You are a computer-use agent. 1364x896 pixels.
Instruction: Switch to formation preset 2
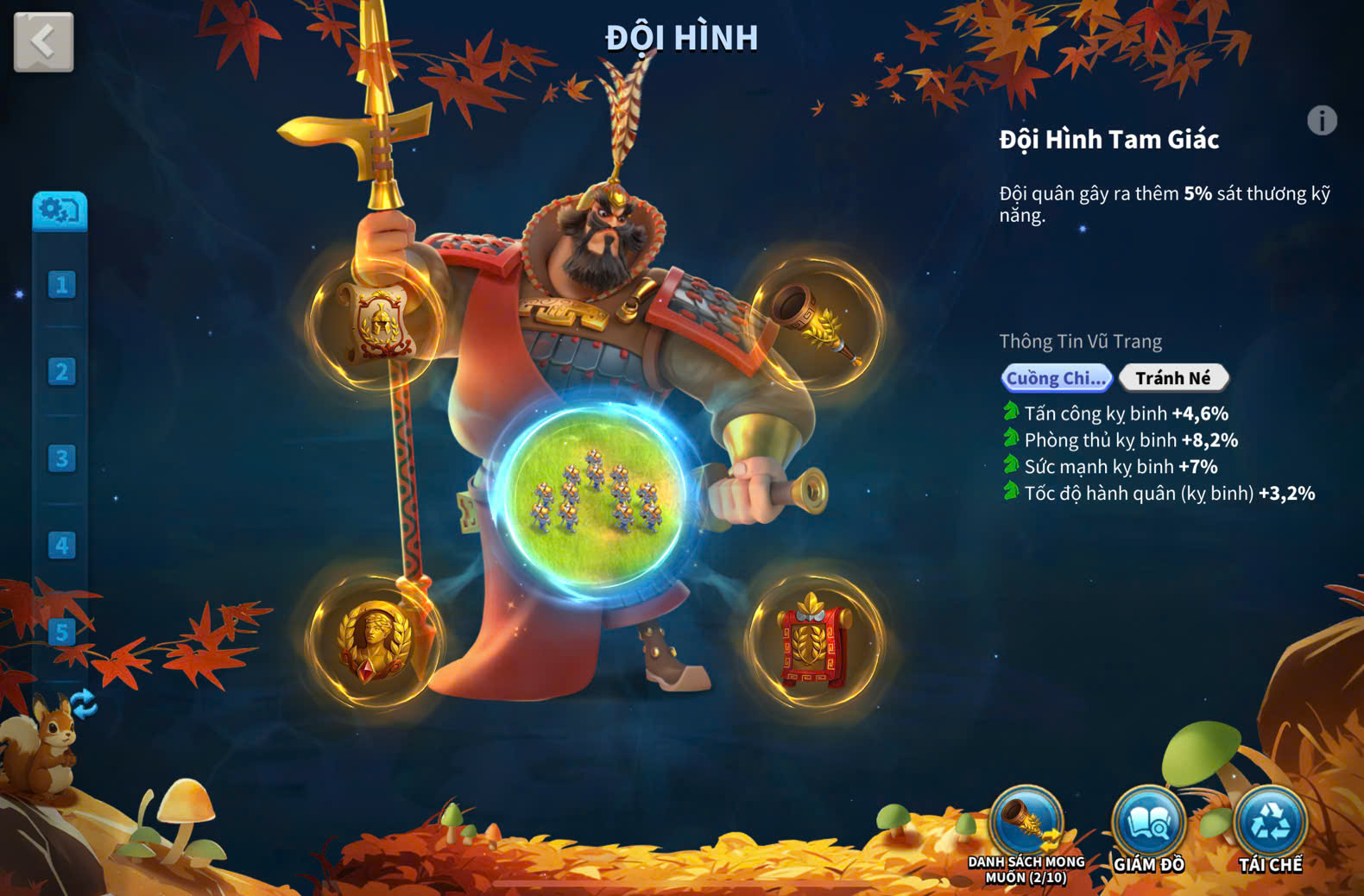tap(61, 372)
